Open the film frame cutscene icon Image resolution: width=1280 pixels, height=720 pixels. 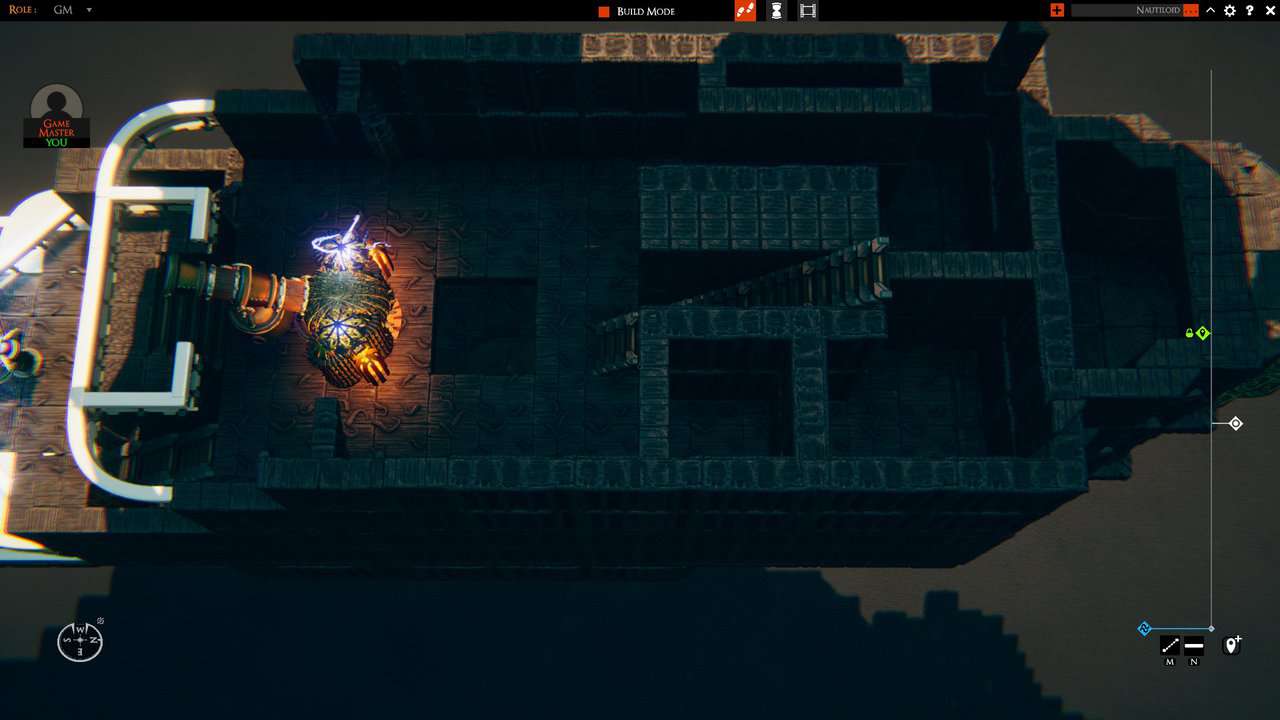click(808, 10)
